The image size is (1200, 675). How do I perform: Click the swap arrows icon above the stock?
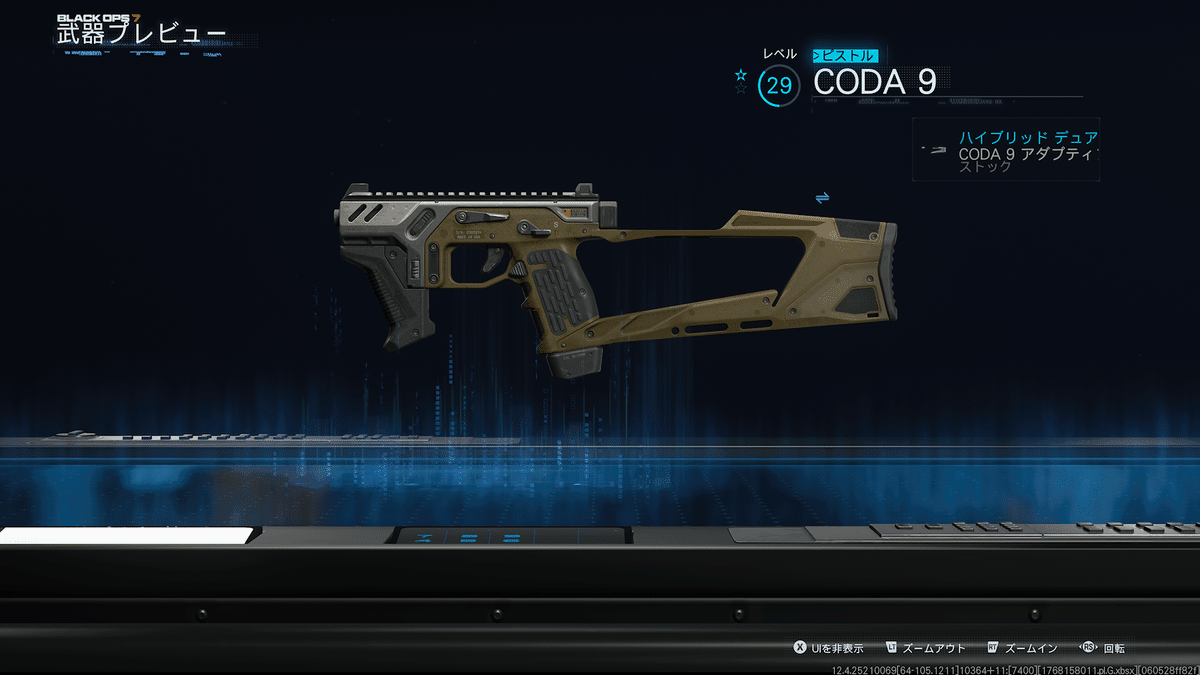[x=822, y=198]
